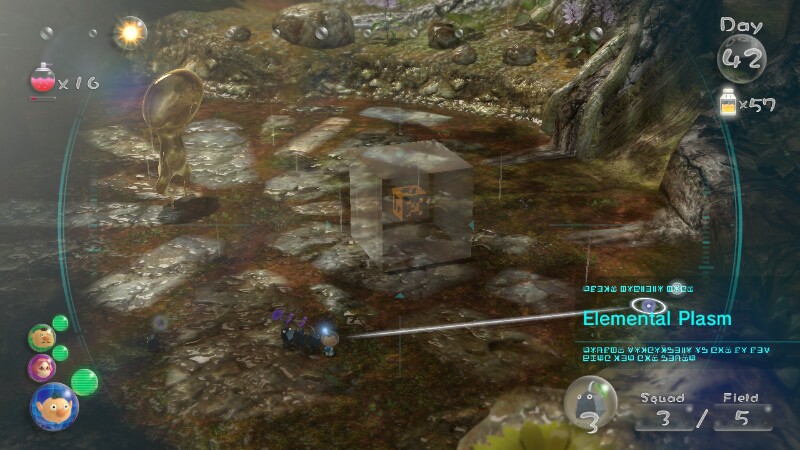Select the Elemental Plasm scan label
The image size is (800, 450).
[659, 319]
